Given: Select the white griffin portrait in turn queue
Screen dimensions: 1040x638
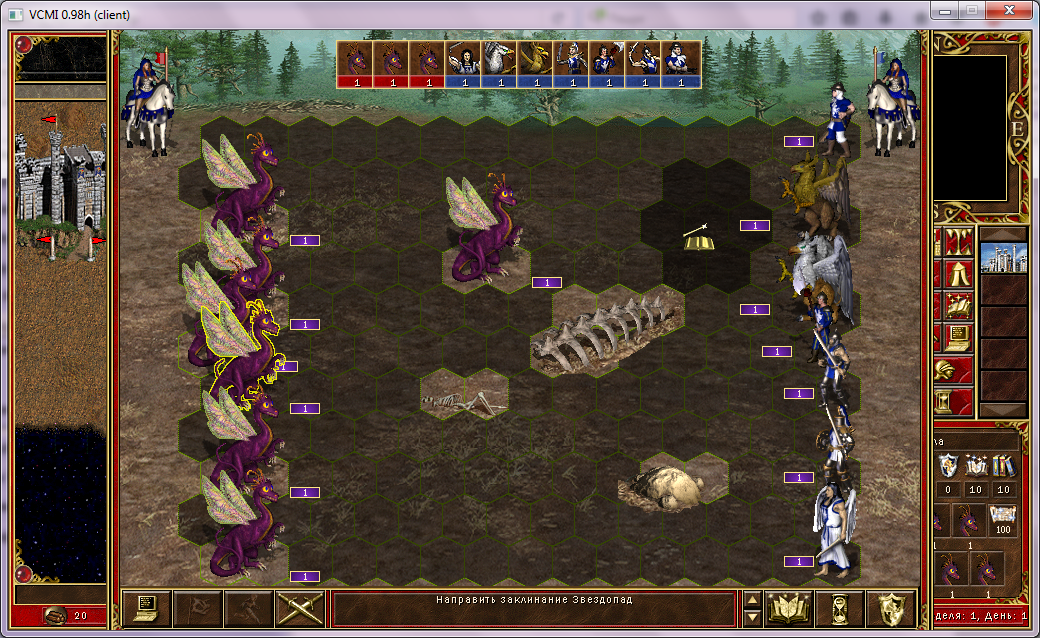Looking at the screenshot, I should [x=499, y=64].
